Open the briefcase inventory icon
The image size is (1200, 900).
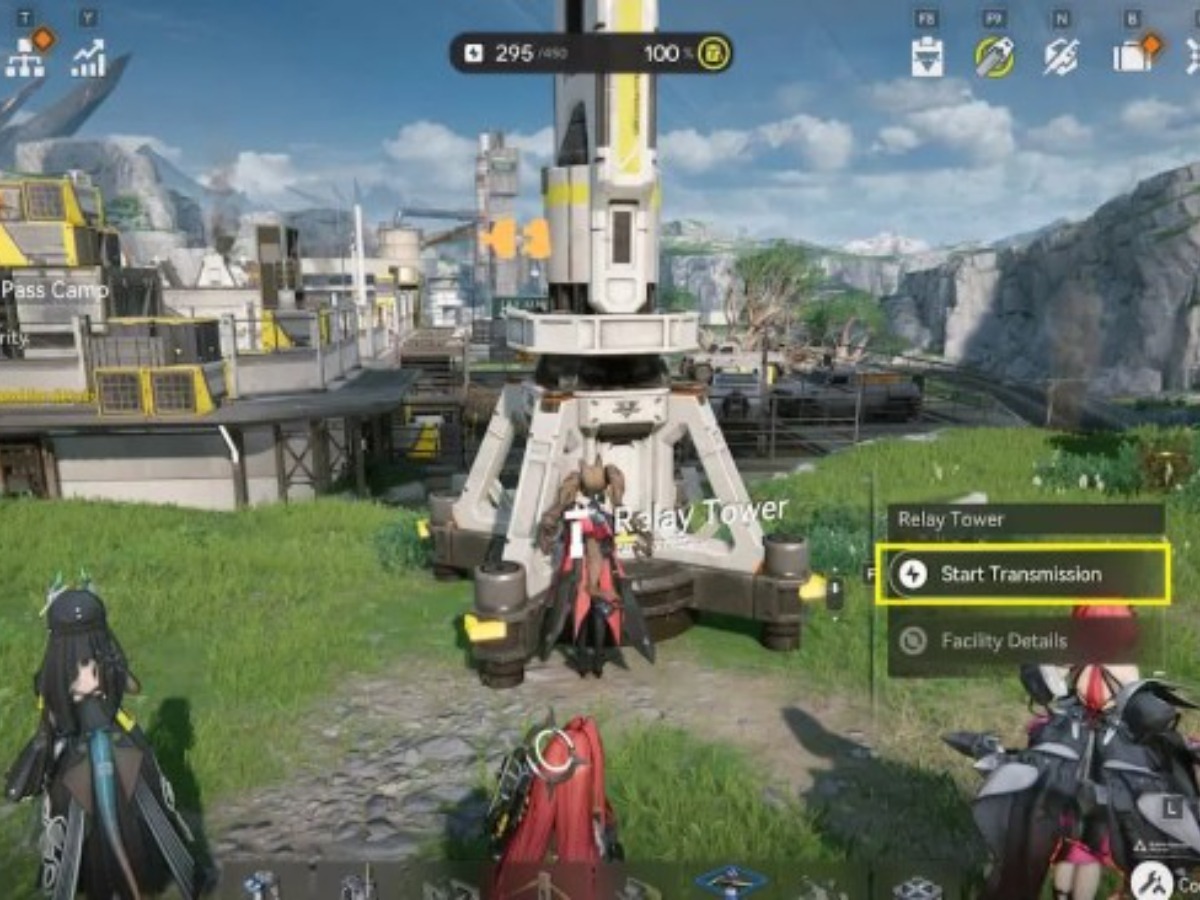tap(1130, 57)
